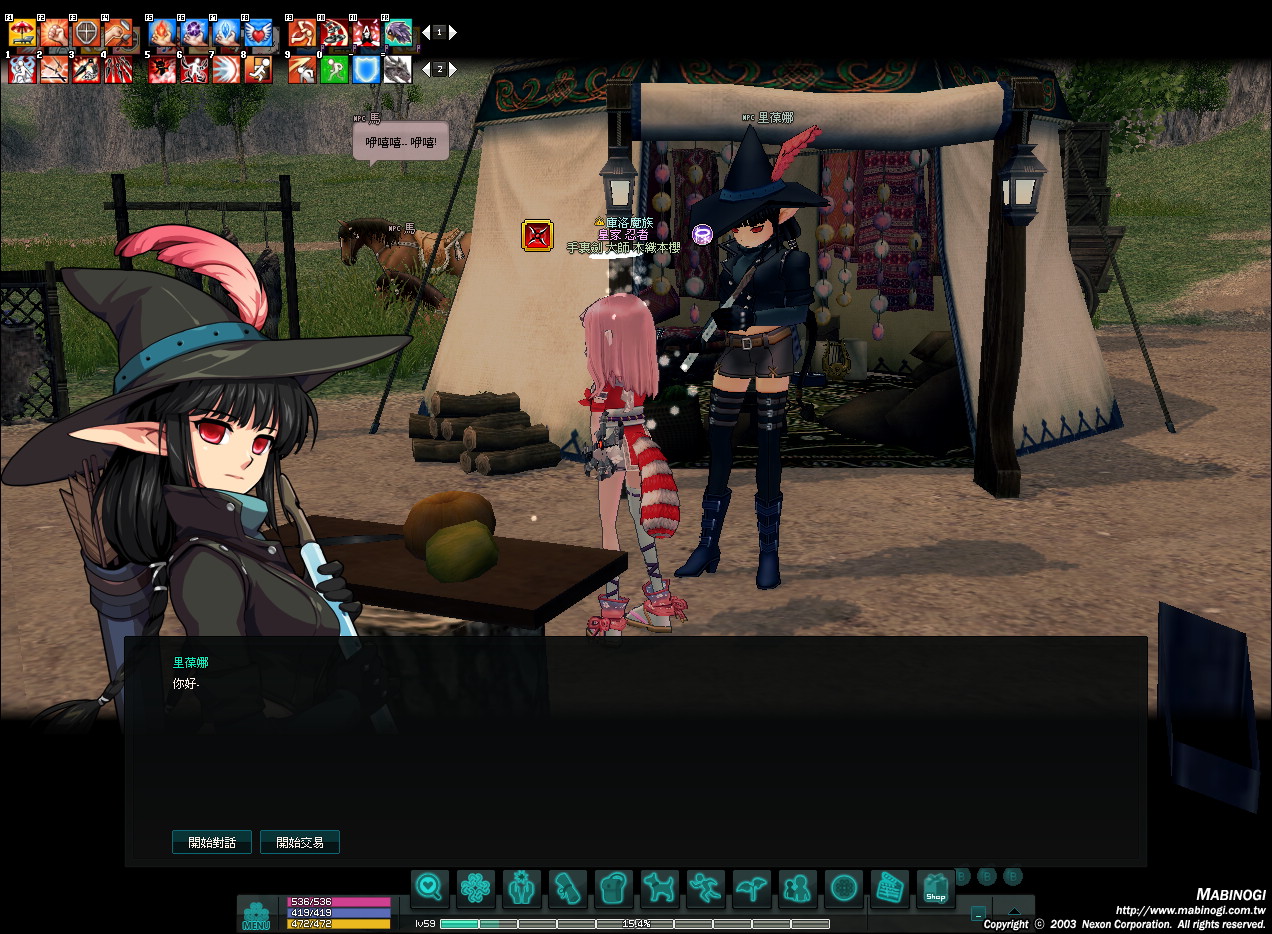Select the pet dog icon in bottom bar
Image resolution: width=1272 pixels, height=934 pixels.
659,888
